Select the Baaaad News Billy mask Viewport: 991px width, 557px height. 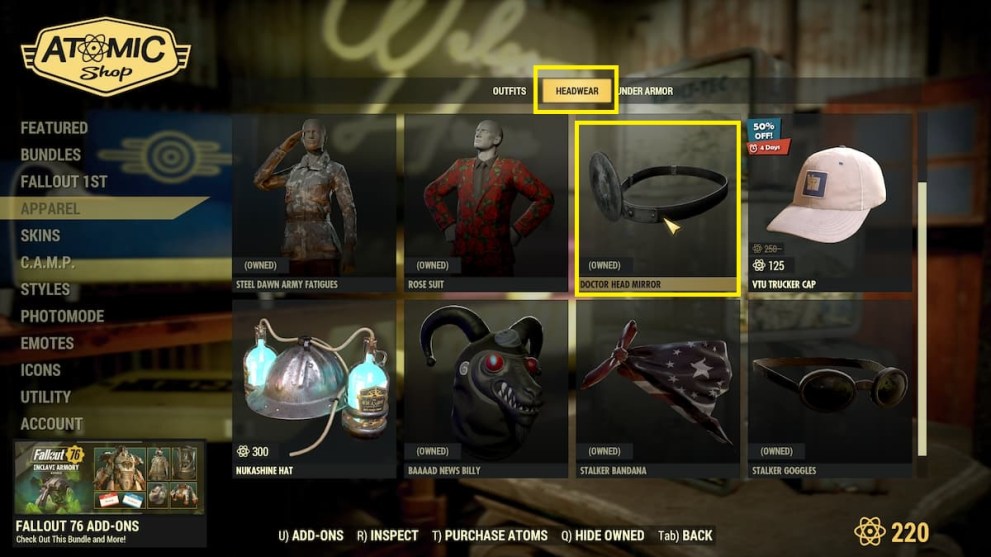pyautogui.click(x=486, y=388)
